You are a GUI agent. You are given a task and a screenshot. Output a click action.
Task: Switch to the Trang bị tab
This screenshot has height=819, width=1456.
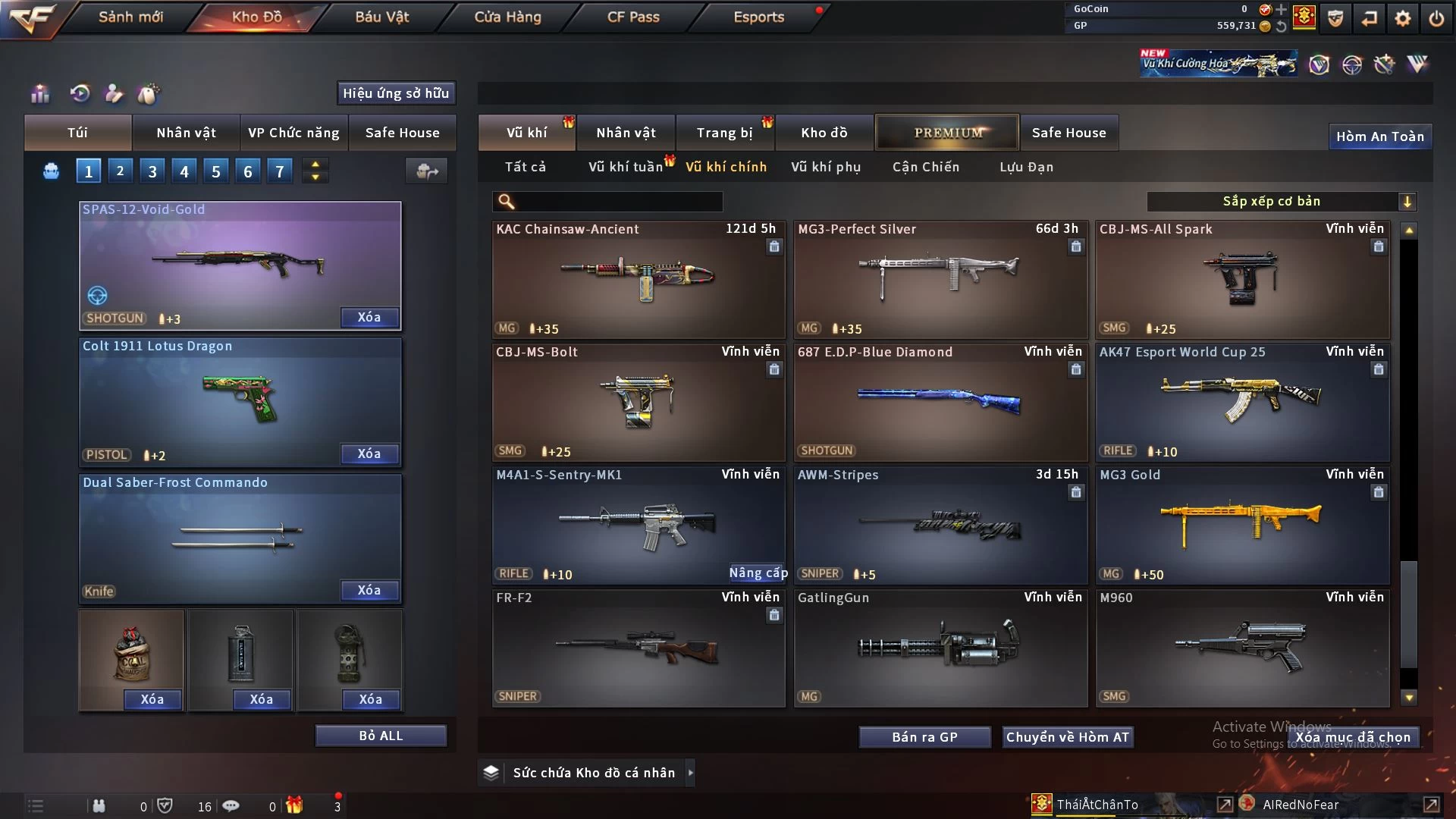724,133
